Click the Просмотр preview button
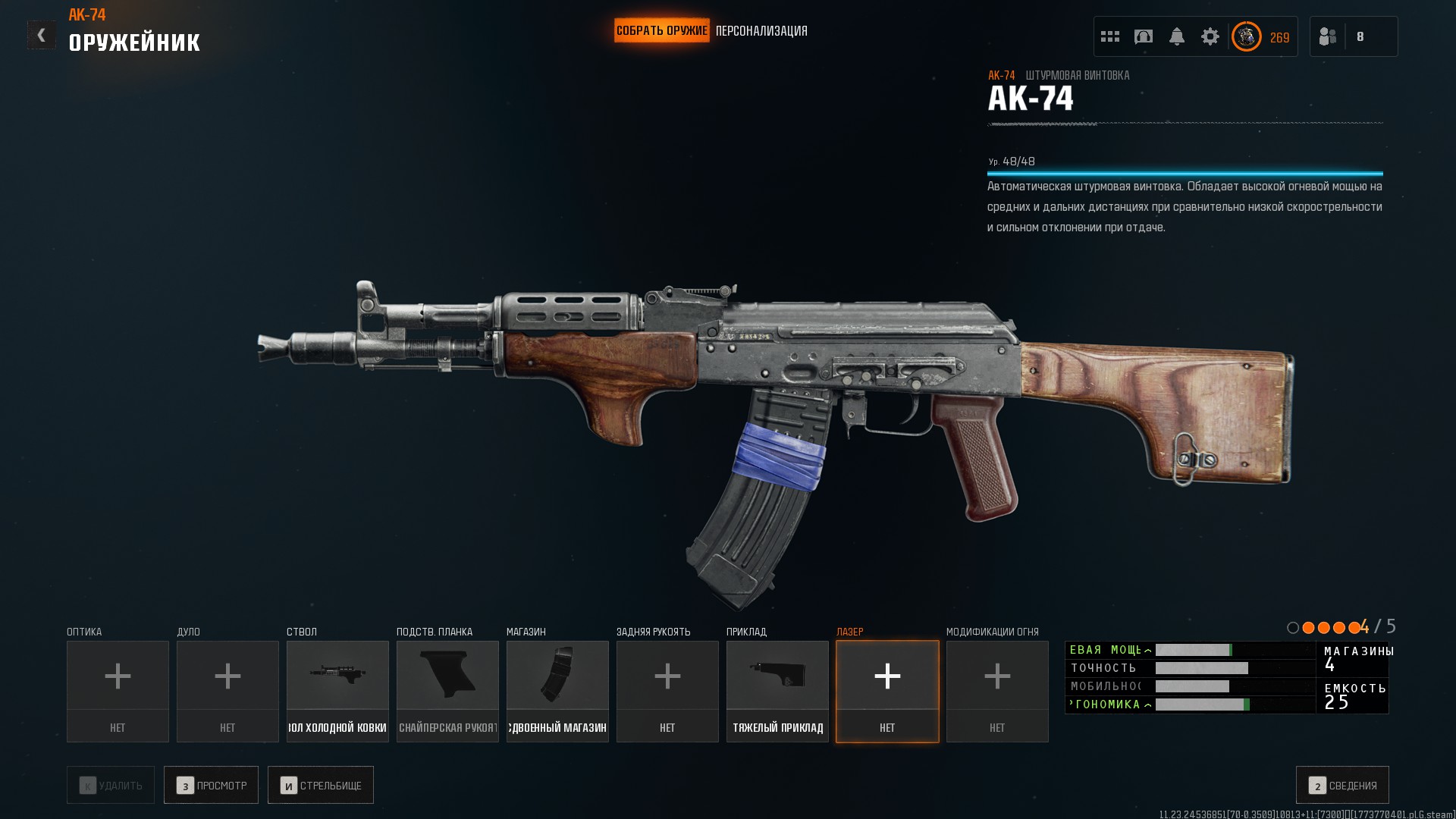 pyautogui.click(x=211, y=785)
